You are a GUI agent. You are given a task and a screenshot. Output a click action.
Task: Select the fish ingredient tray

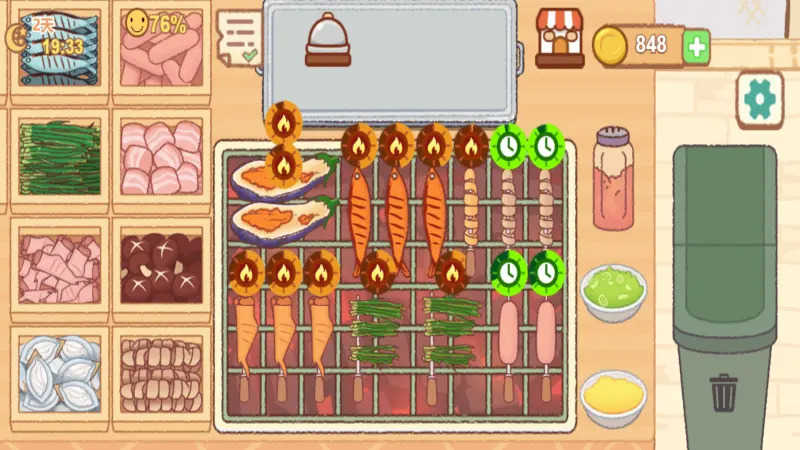point(60,52)
